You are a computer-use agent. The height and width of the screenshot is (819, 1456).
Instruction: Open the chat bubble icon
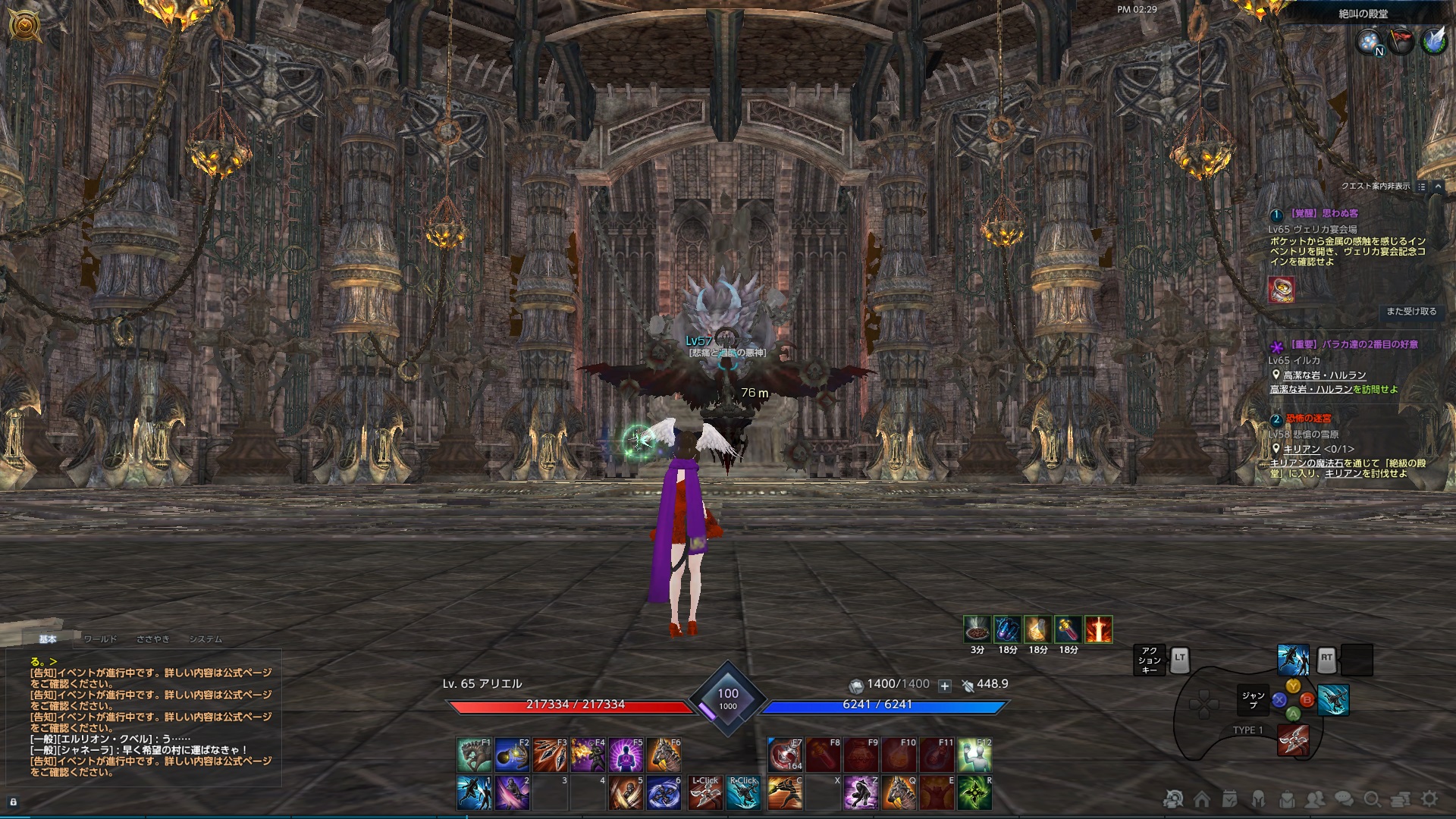[x=1344, y=801]
